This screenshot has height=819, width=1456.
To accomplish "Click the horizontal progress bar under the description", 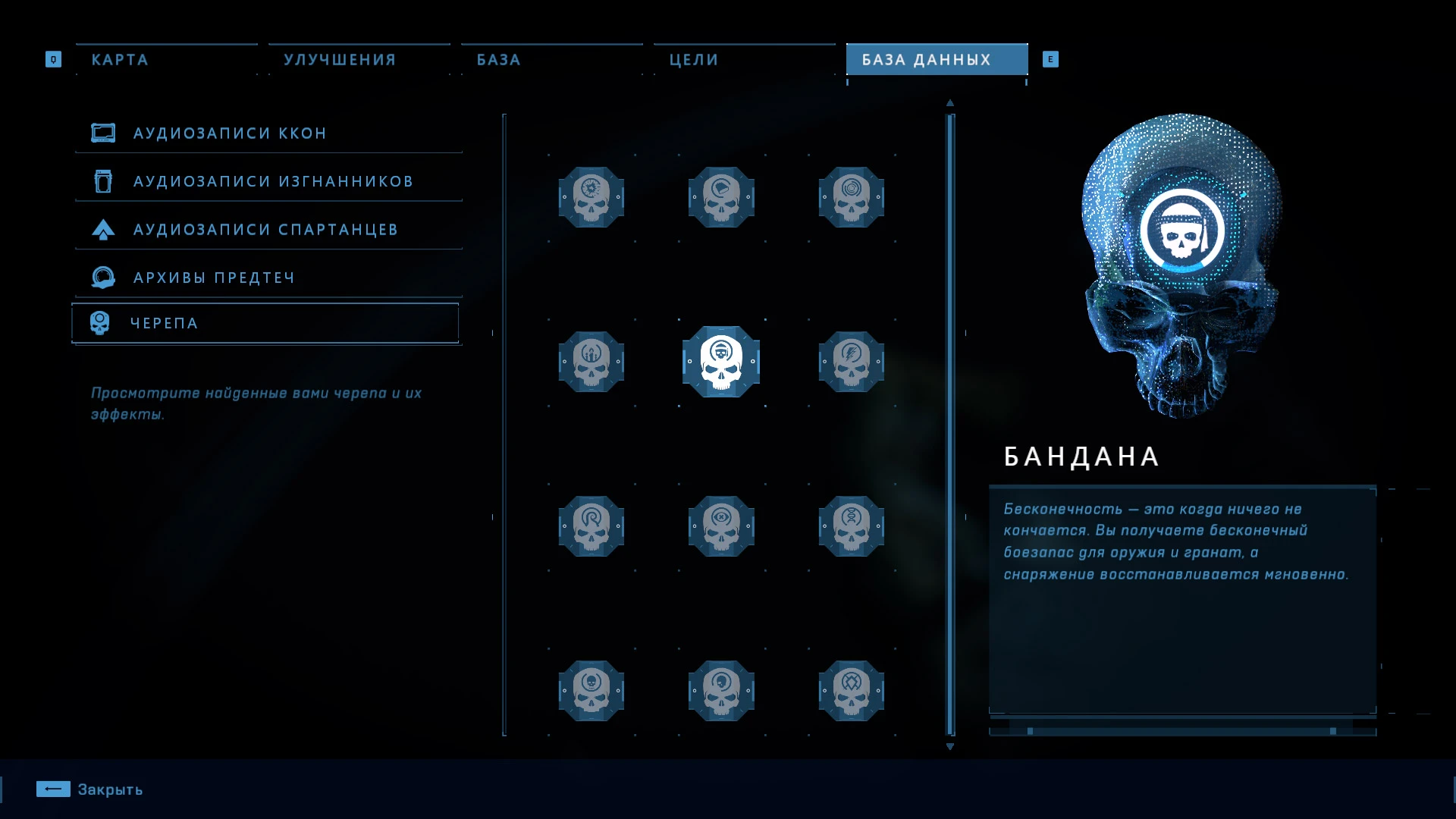I will (x=1183, y=729).
